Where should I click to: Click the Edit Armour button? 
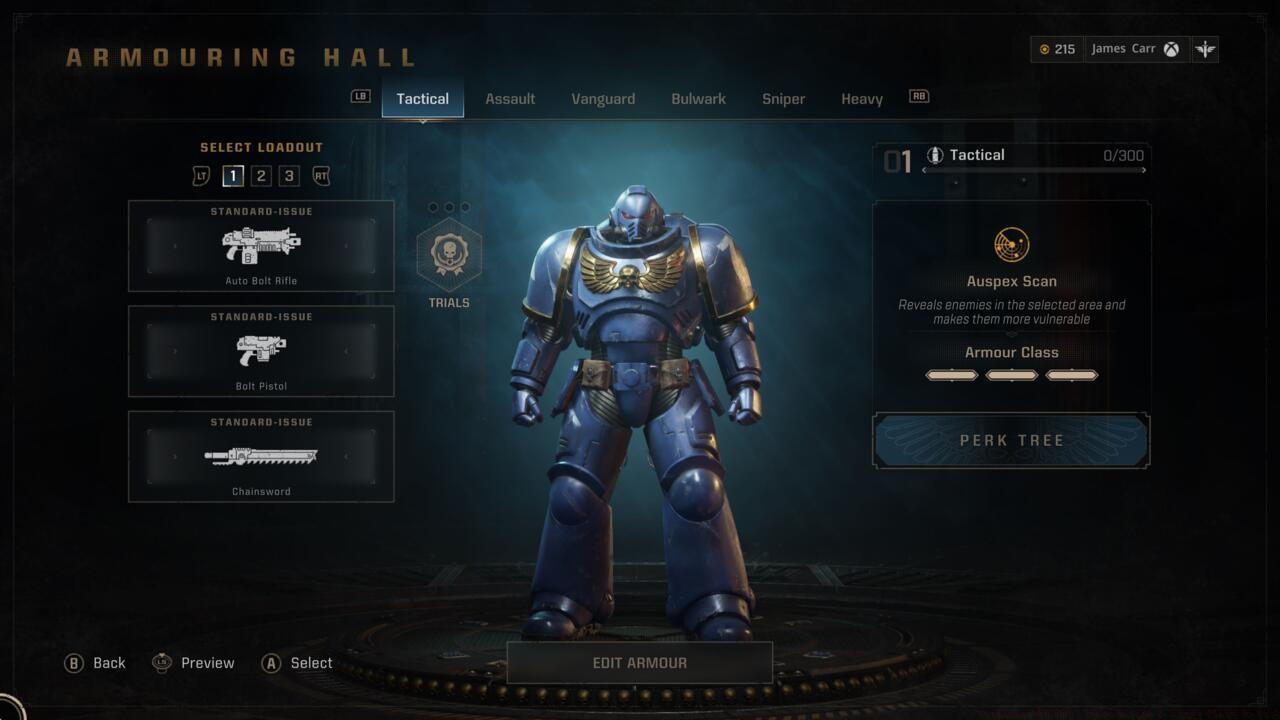[x=640, y=663]
